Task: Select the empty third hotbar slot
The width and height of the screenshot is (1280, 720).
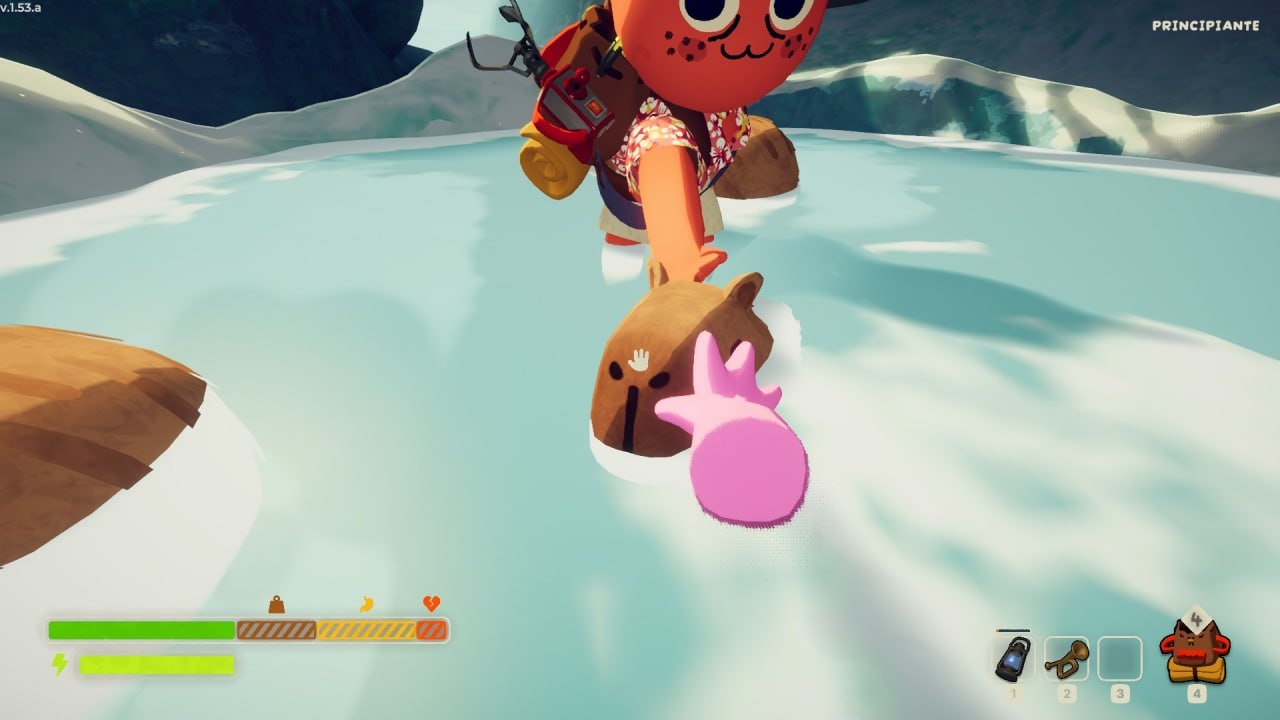Action: pos(1119,658)
